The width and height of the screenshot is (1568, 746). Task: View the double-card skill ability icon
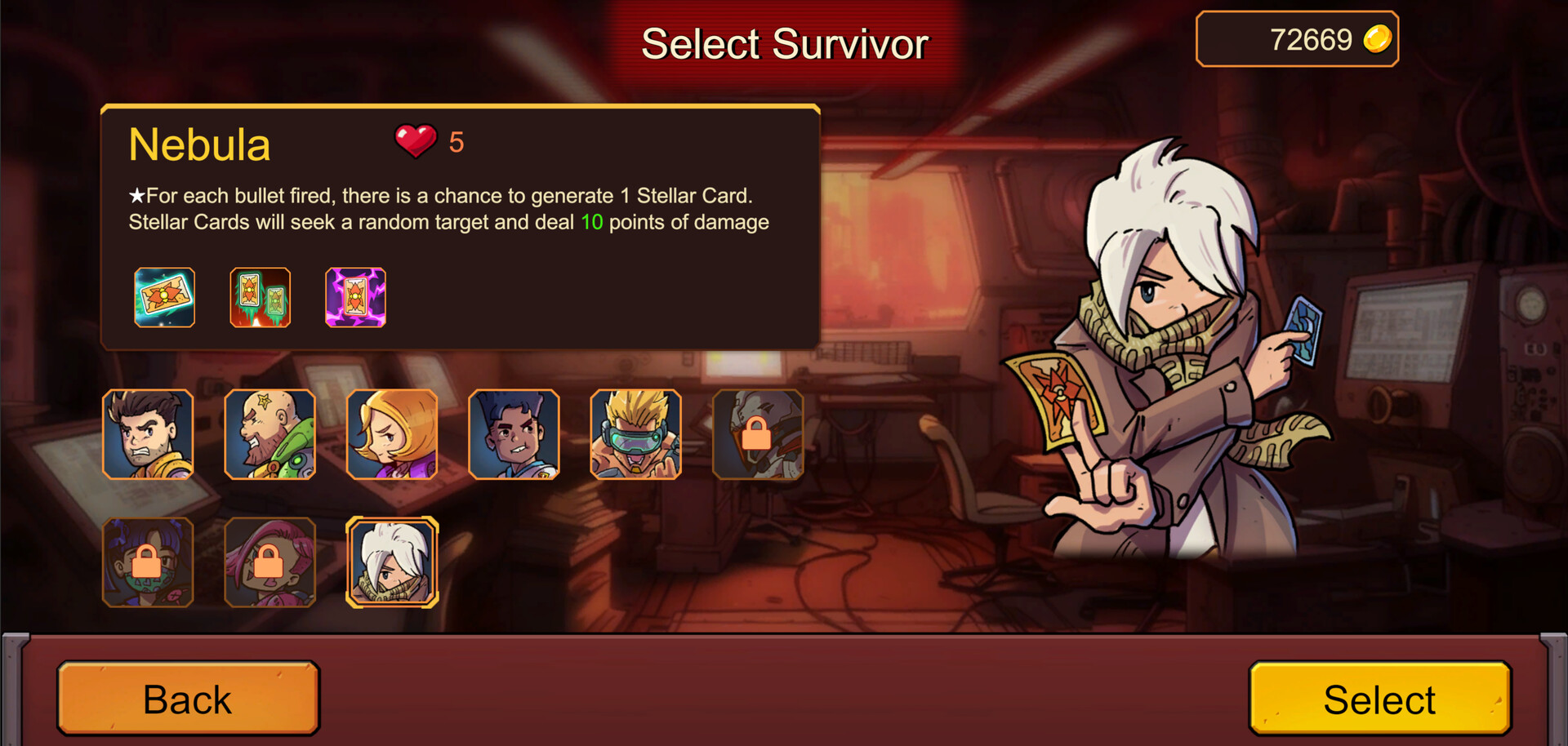(260, 297)
